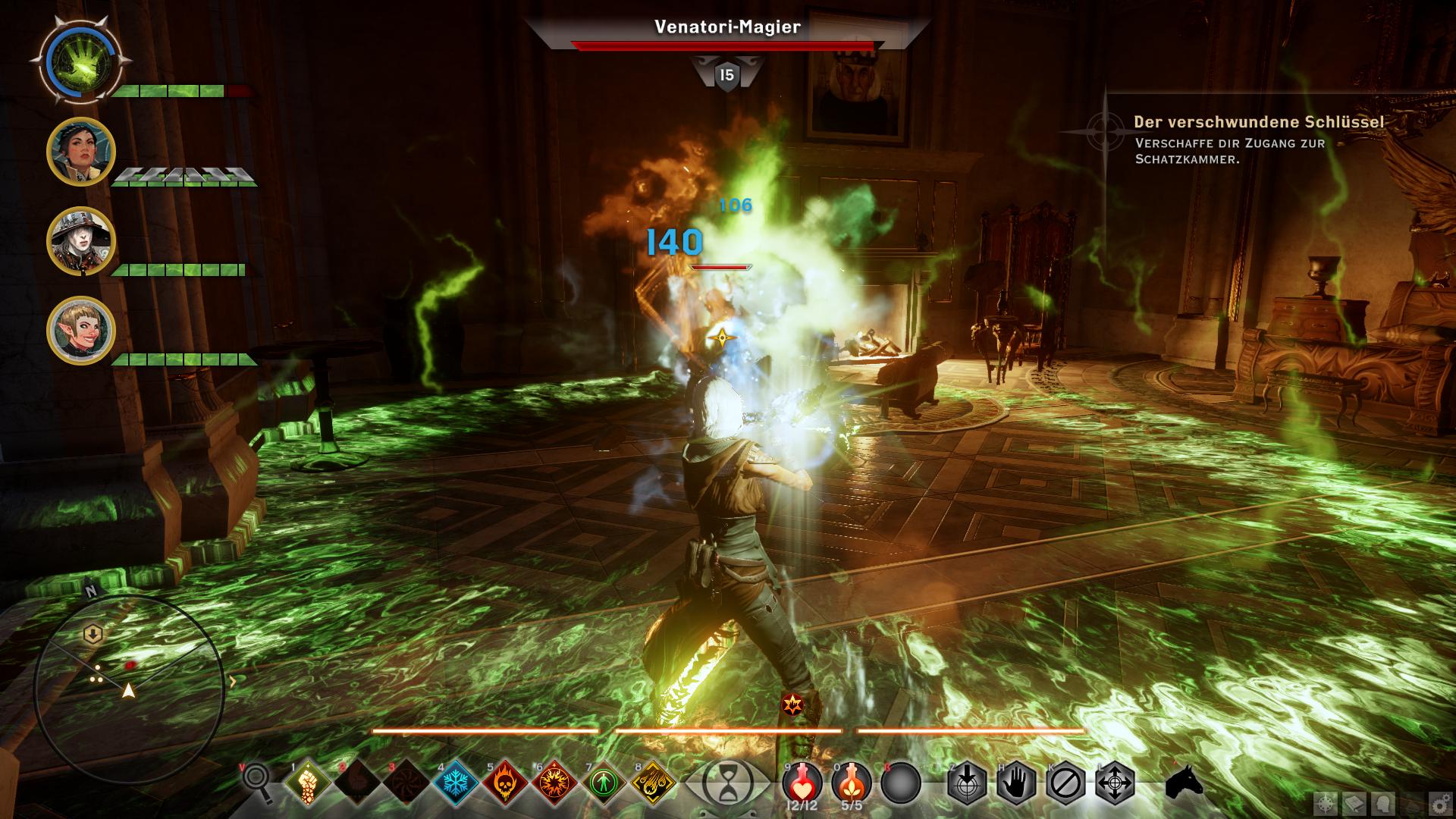Trigger the fiery explosion ability
The image size is (1456, 819).
[x=555, y=782]
